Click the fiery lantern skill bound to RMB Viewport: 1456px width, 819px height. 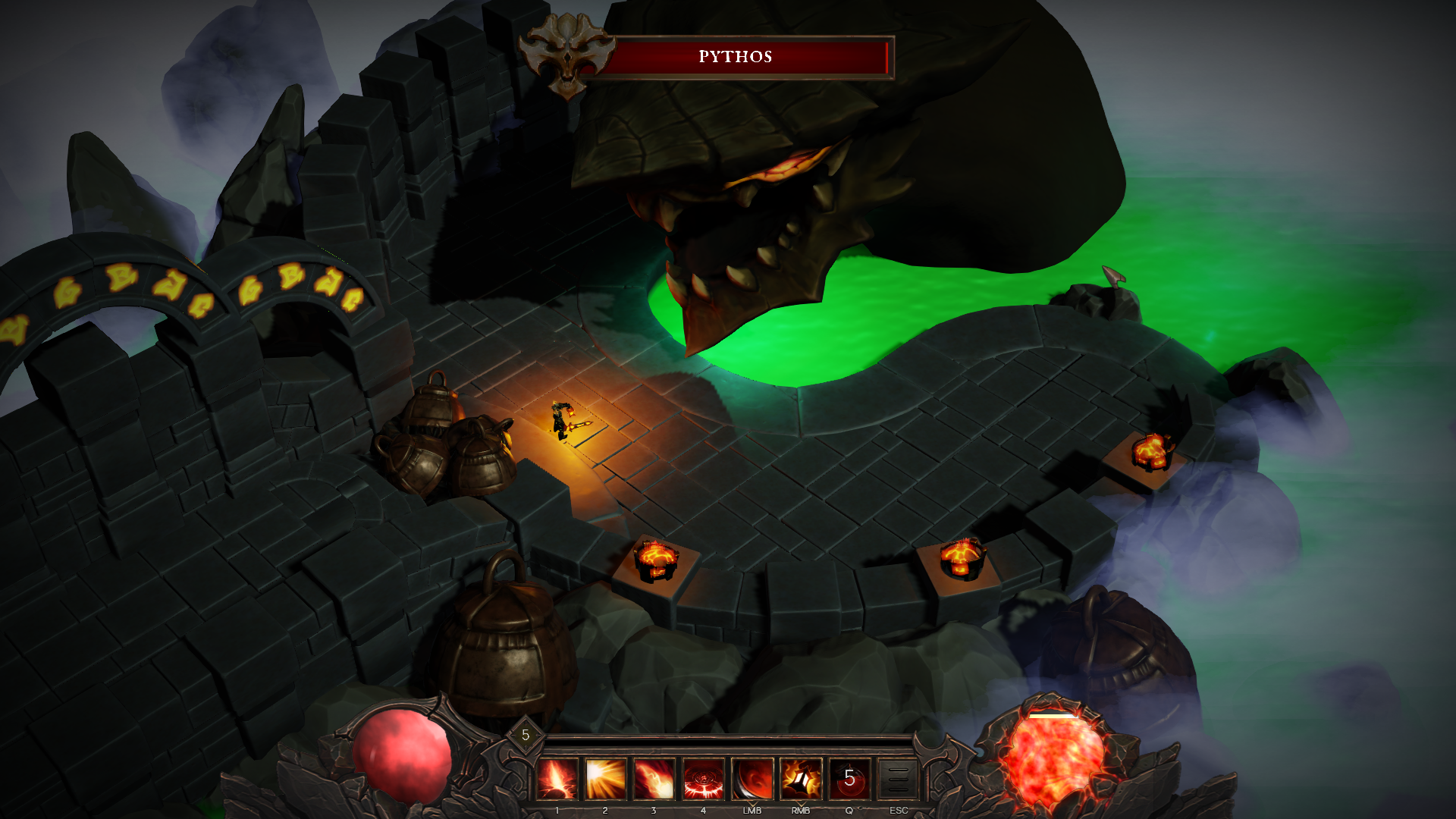pos(800,778)
